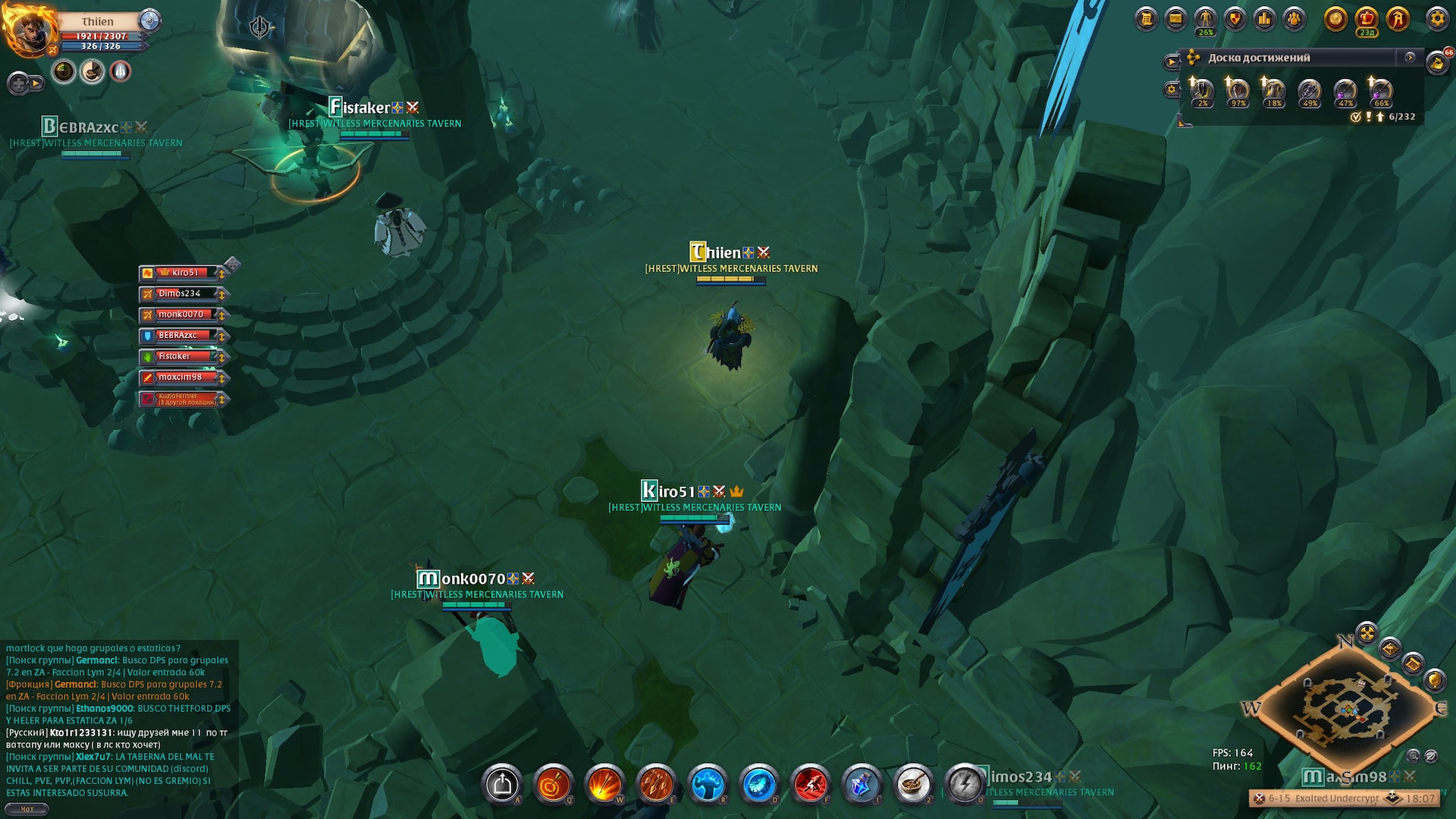Open the guild shield icon

(1235, 19)
